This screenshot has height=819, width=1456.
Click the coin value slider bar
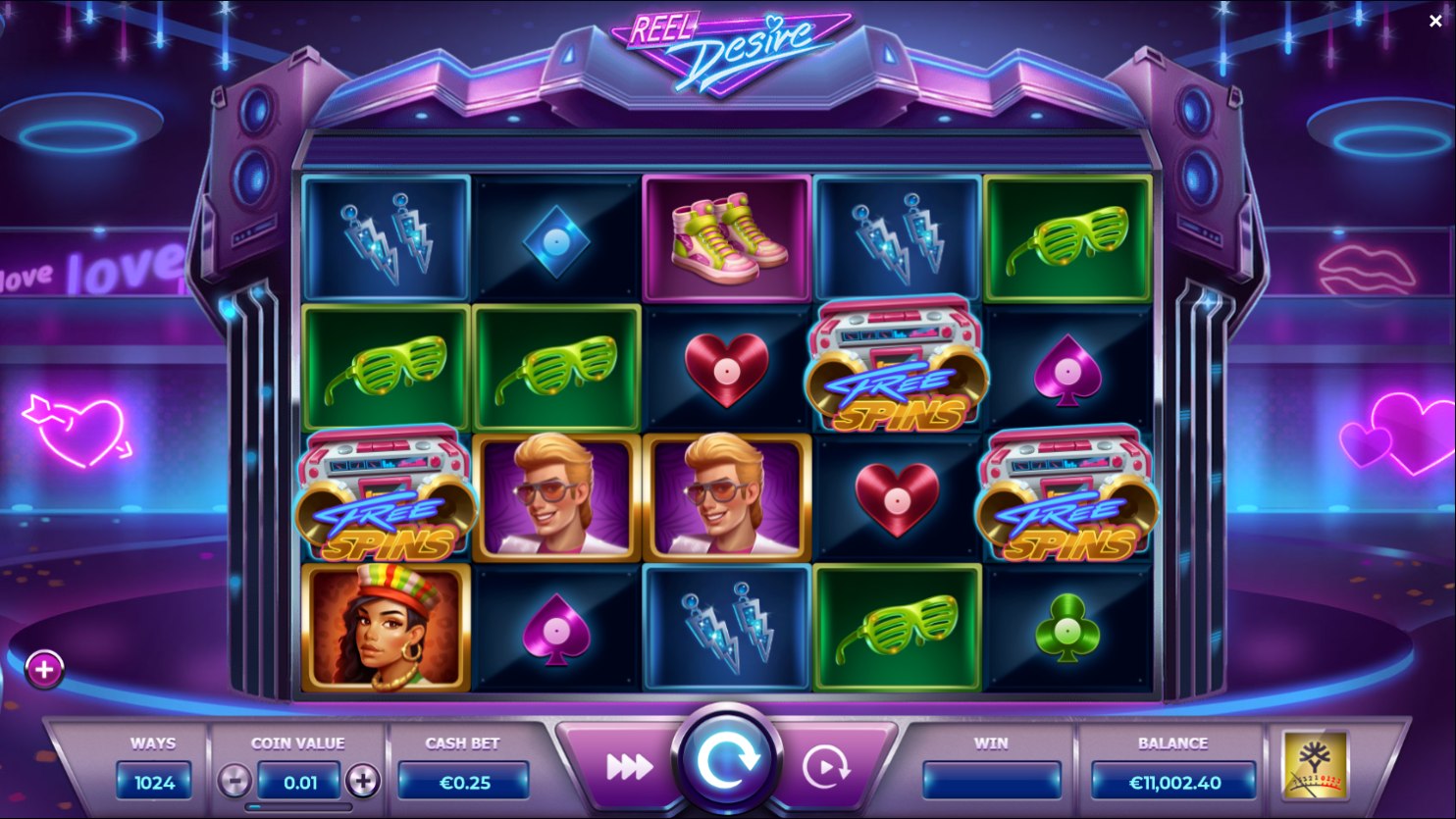coord(298,807)
